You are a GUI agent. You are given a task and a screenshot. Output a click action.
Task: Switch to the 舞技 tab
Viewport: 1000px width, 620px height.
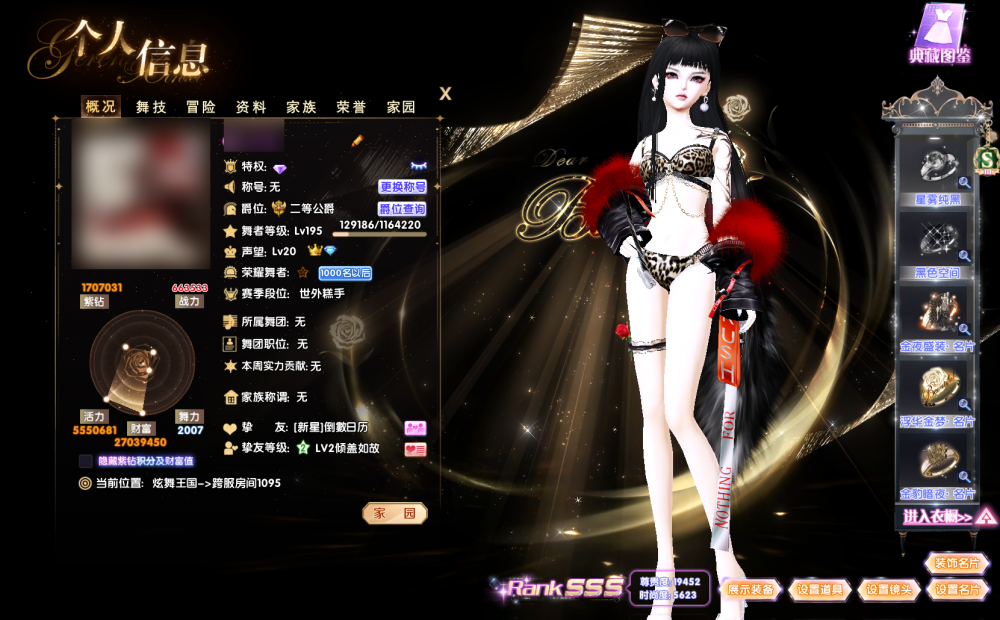click(x=151, y=107)
